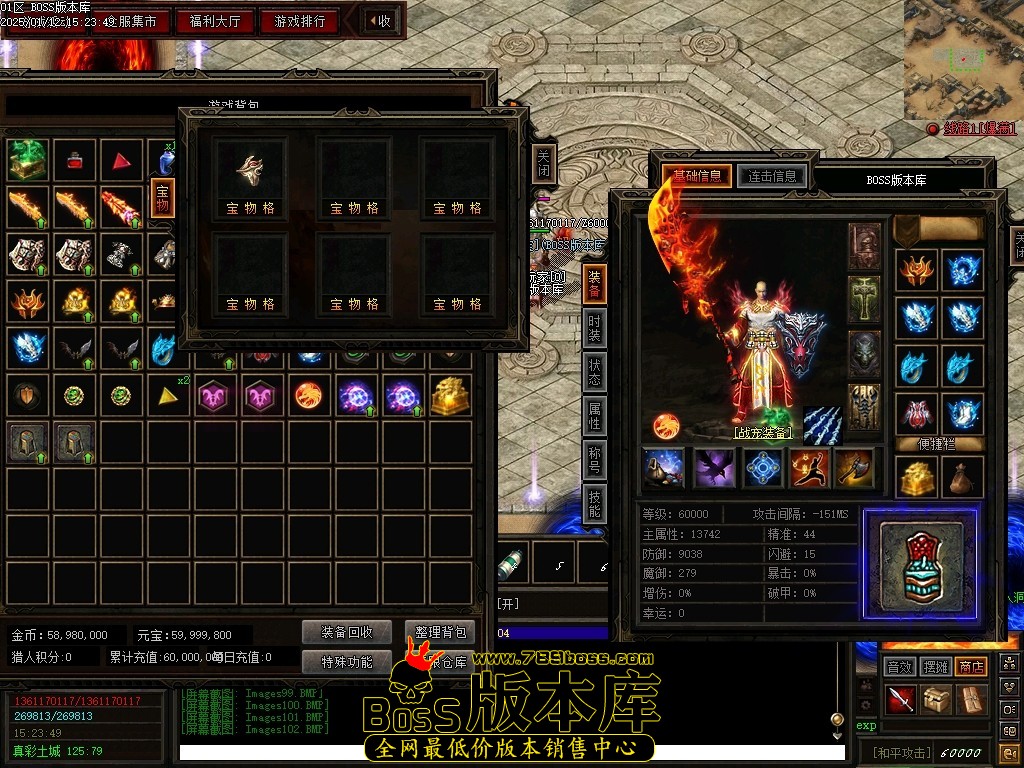This screenshot has height=768, width=1024.
Task: Show the 称号 titles side tab
Action: (x=595, y=460)
